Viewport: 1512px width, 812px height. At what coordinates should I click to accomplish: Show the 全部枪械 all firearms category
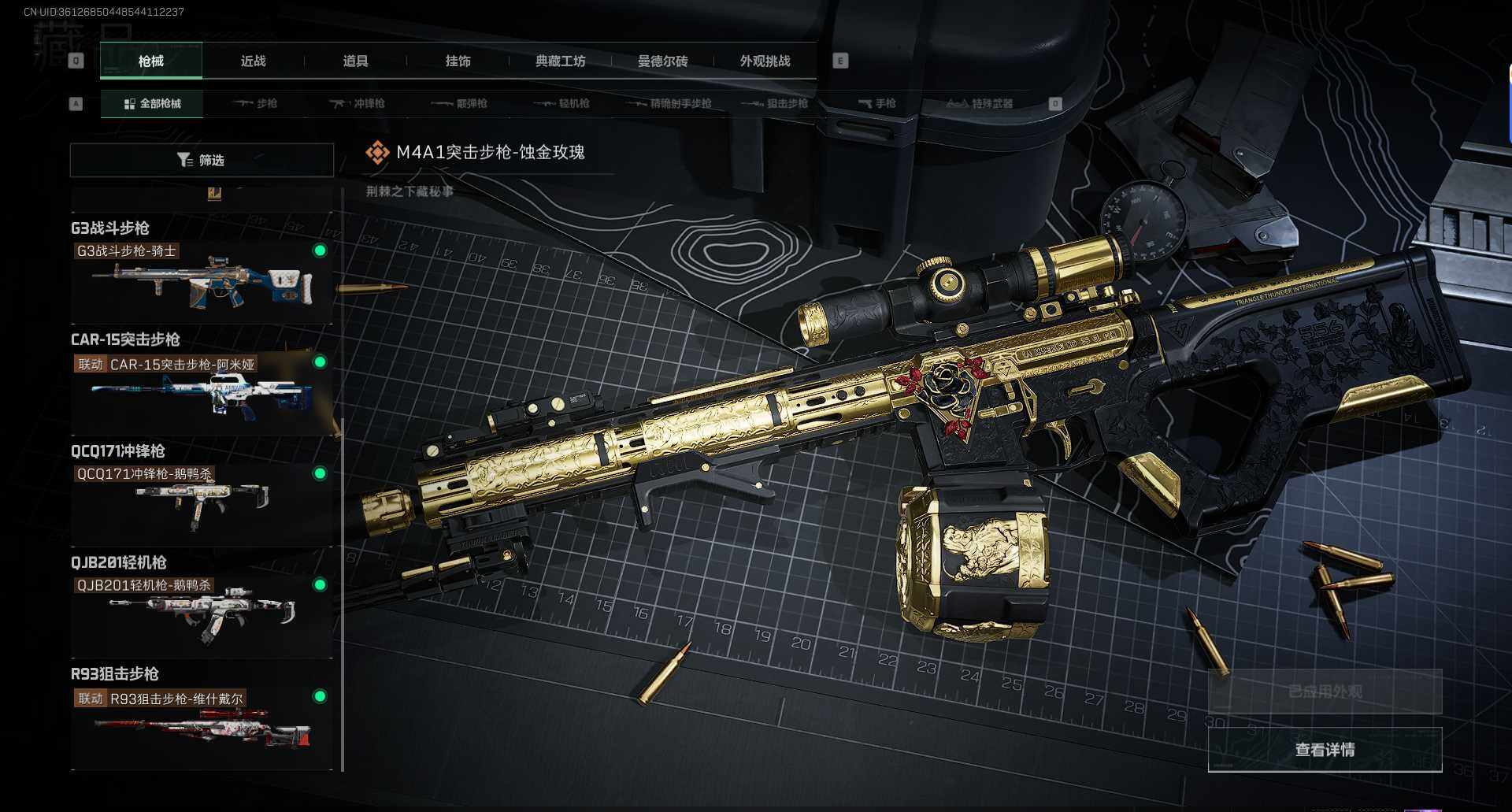[152, 104]
